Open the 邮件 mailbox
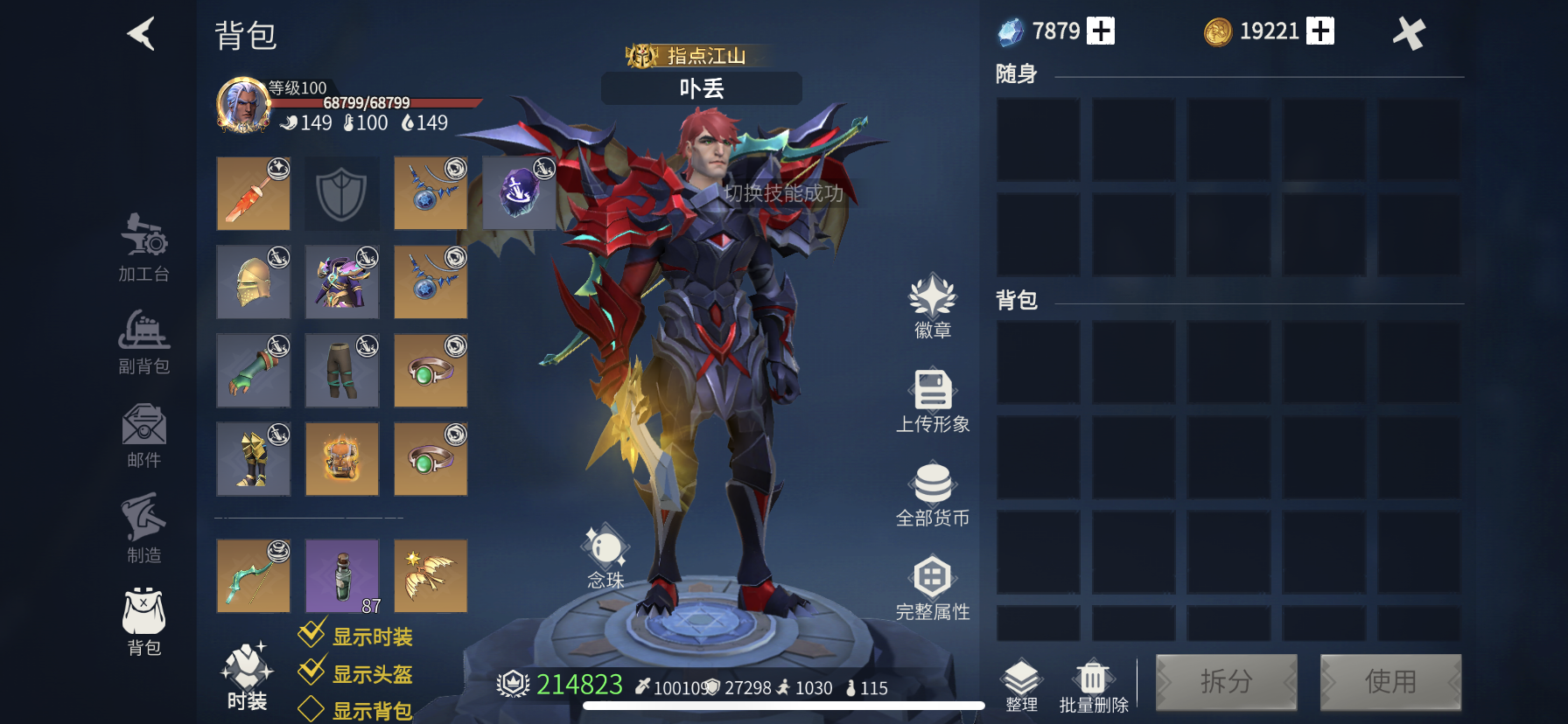Screen dimensions: 1568x724 144,435
